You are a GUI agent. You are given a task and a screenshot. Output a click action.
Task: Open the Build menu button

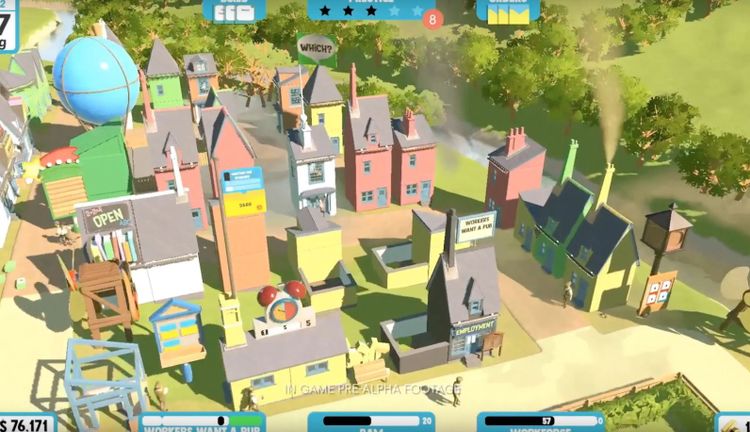point(234,10)
